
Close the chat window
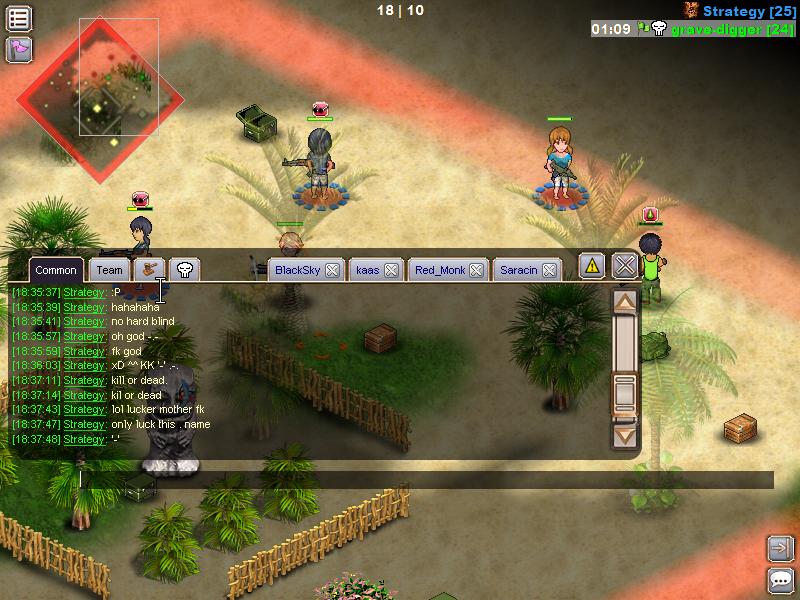click(x=625, y=266)
